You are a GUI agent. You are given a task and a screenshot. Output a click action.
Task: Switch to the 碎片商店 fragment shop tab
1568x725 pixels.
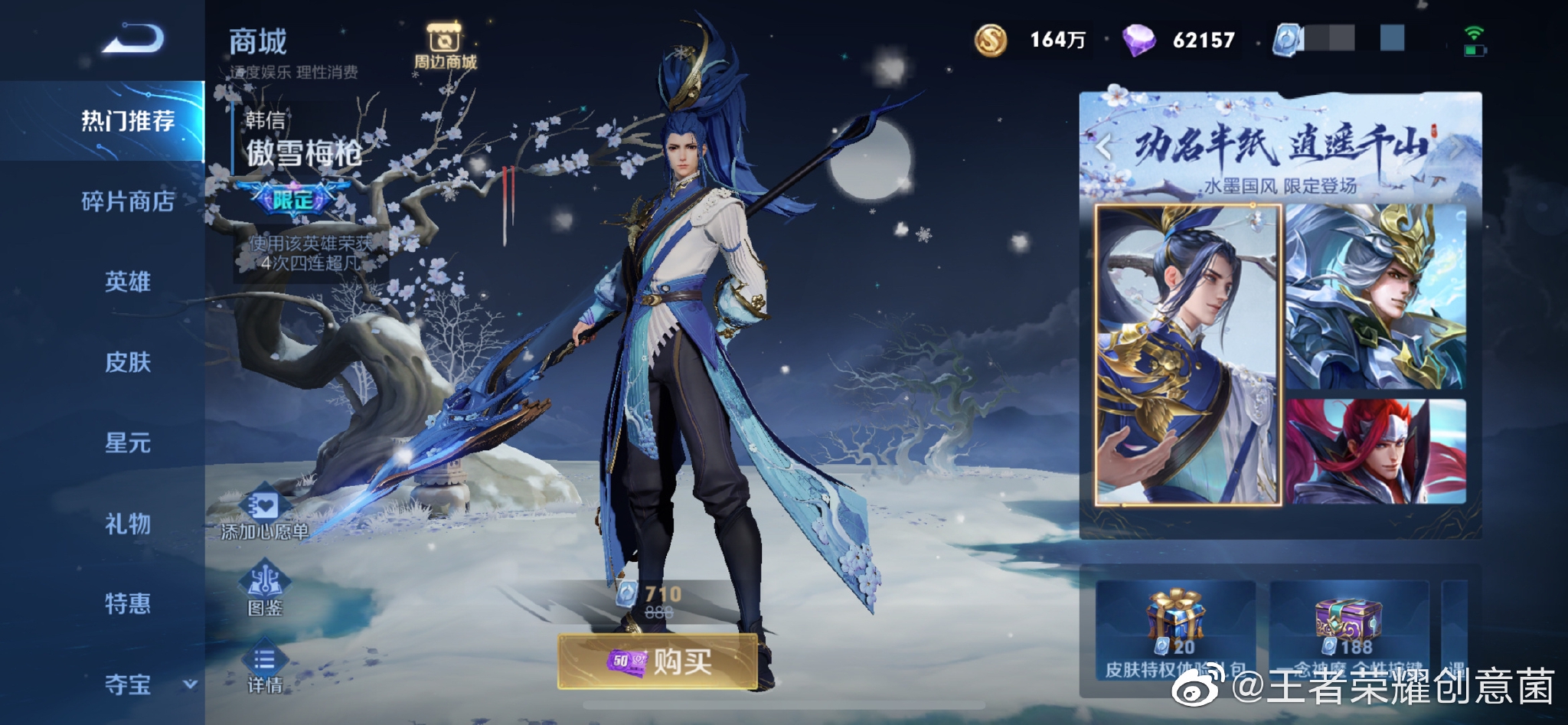(128, 203)
